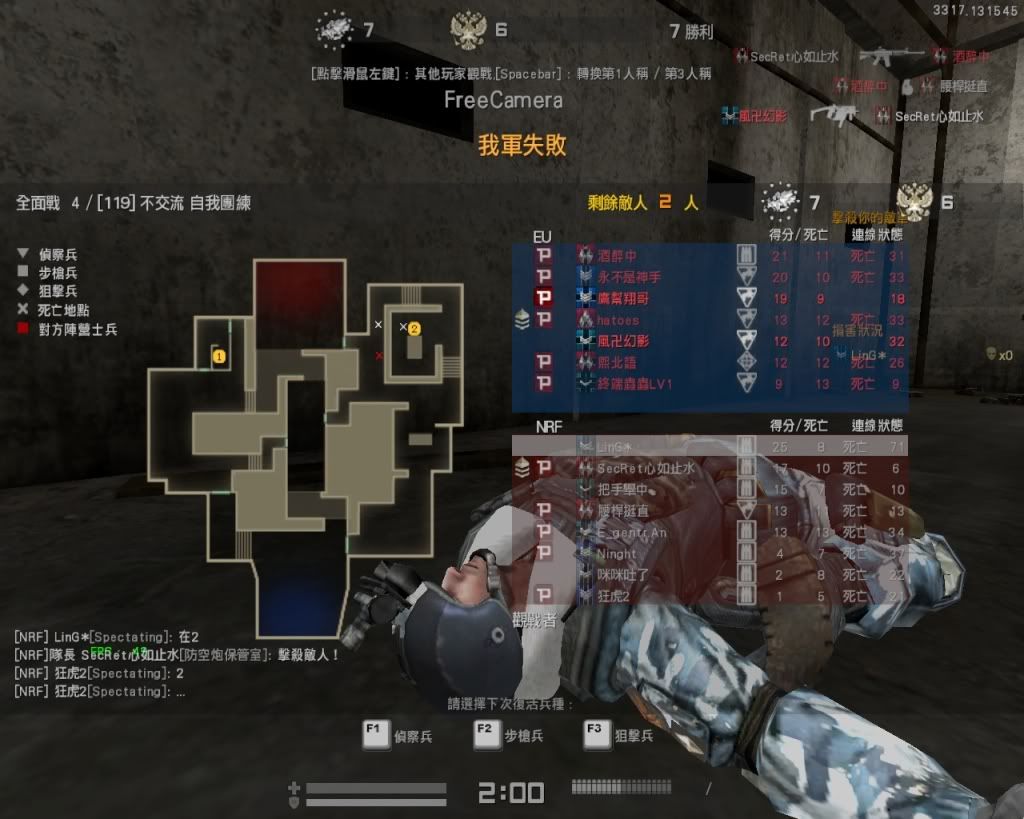
Task: Select player hatoes in EU team list
Action: coord(618,320)
